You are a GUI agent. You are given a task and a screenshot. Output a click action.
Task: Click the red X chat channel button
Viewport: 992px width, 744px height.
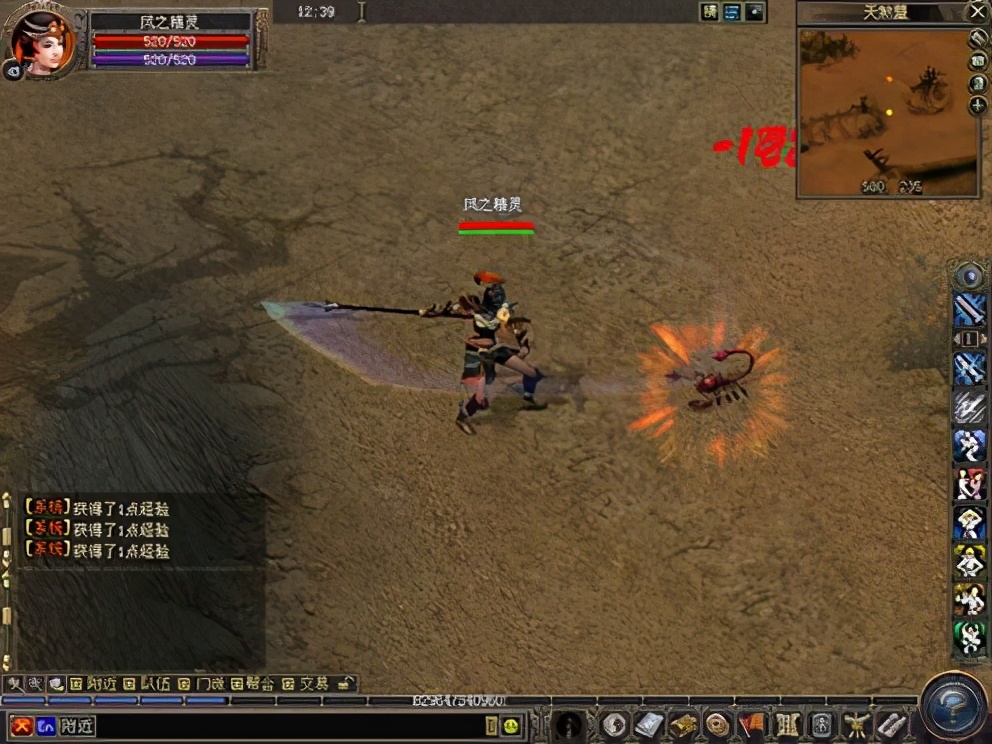pyautogui.click(x=21, y=726)
